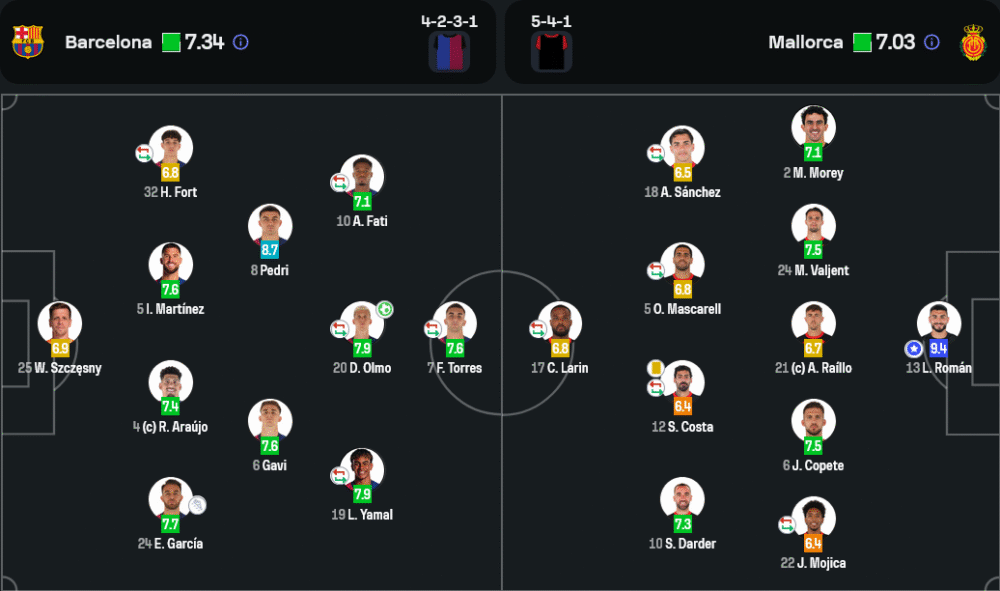The width and height of the screenshot is (1000, 591).
Task: Open the Barcelona team page
Action: click(108, 42)
